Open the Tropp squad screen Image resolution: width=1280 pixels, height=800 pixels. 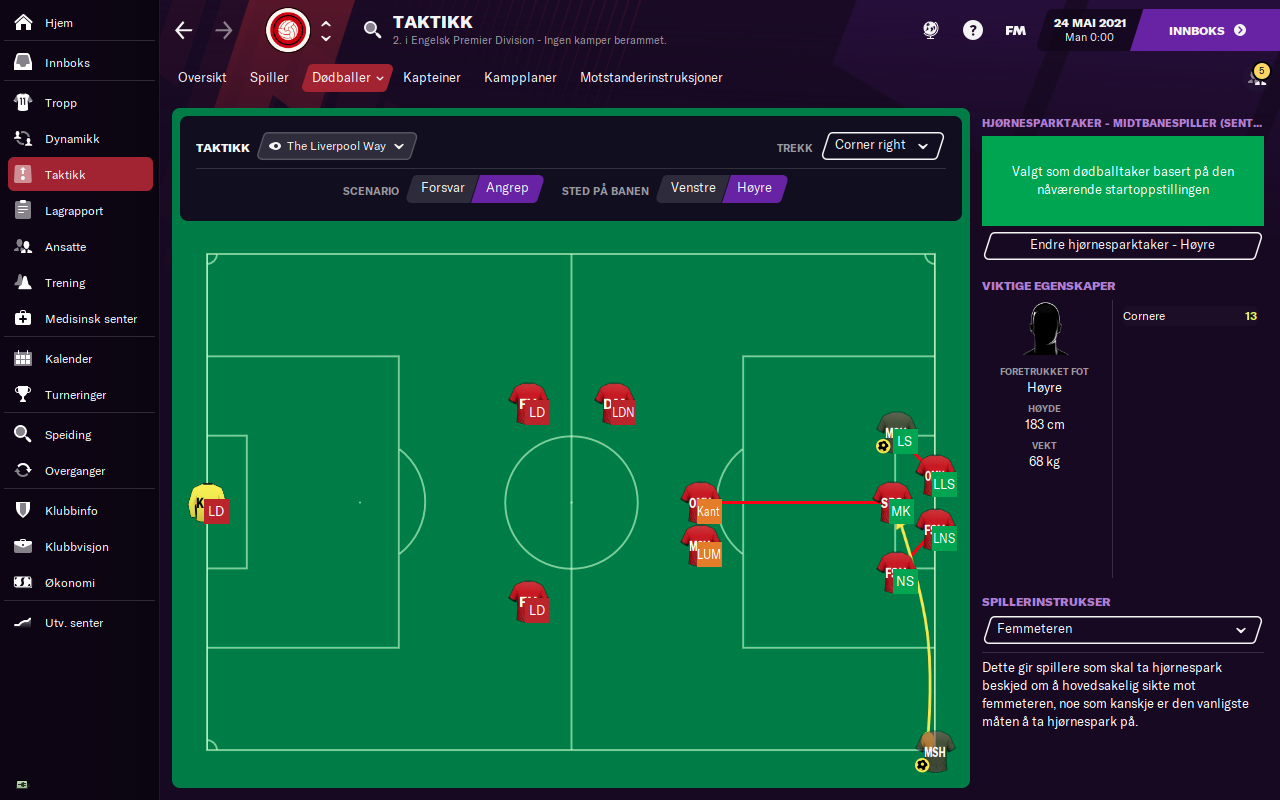pyautogui.click(x=60, y=103)
